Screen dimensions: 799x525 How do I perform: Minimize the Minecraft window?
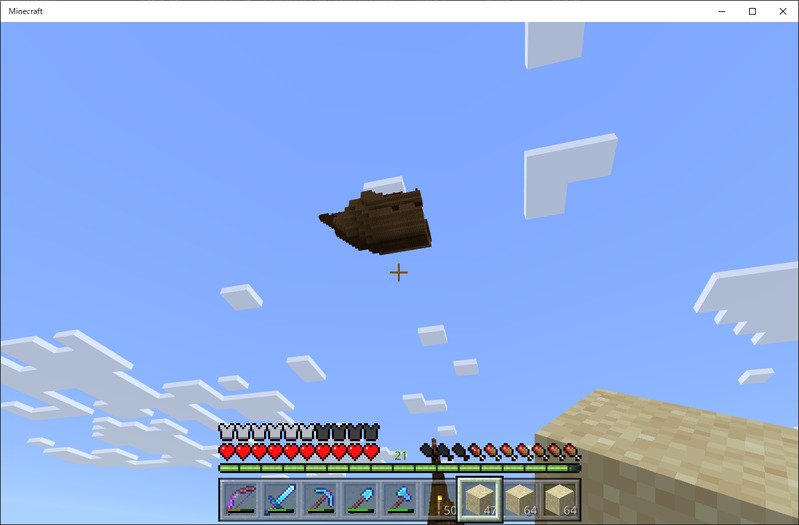(x=723, y=11)
